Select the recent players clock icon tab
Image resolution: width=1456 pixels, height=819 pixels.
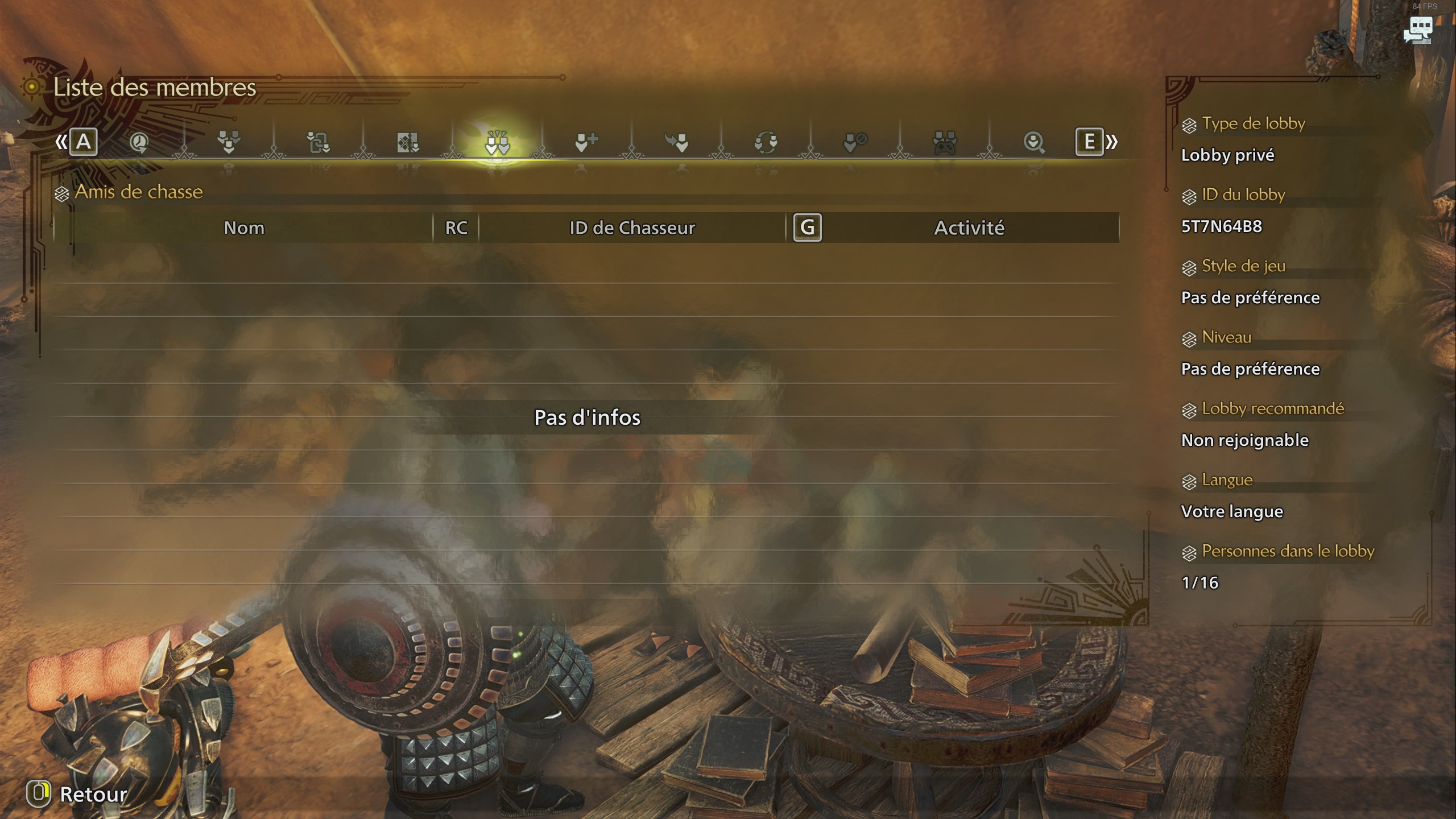(x=138, y=142)
